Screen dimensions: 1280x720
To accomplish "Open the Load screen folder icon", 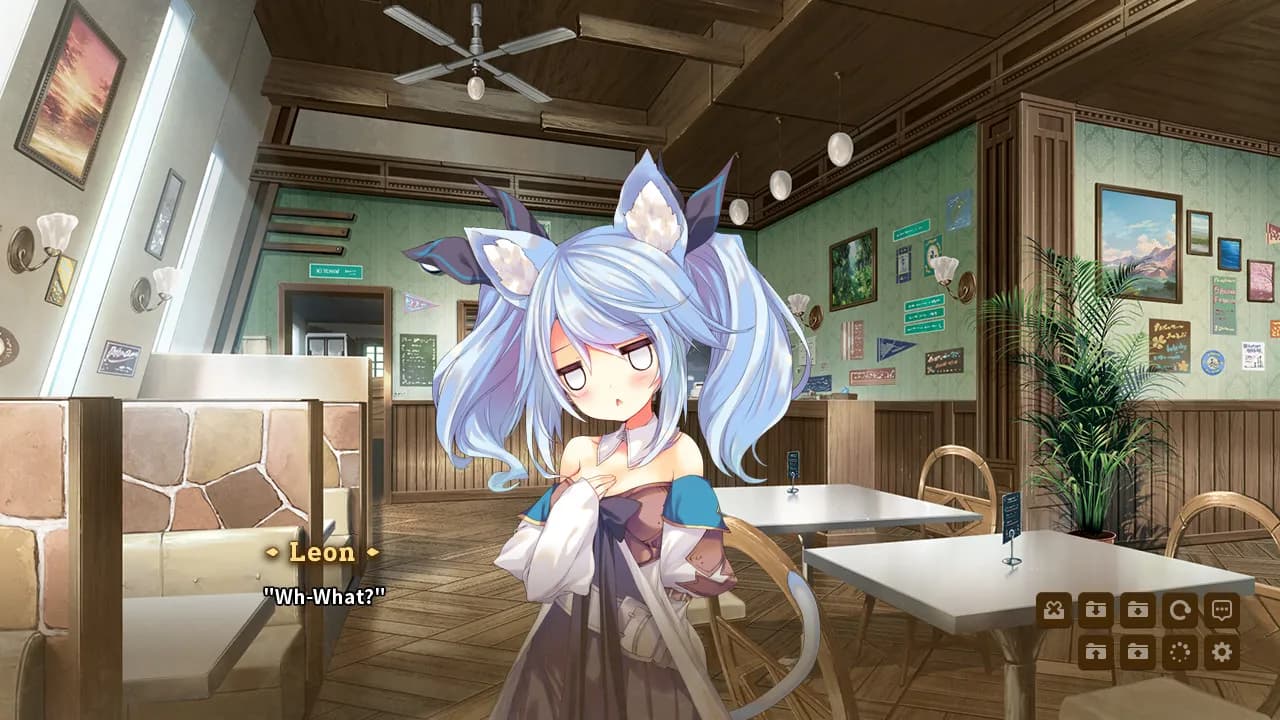I will [x=1137, y=650].
